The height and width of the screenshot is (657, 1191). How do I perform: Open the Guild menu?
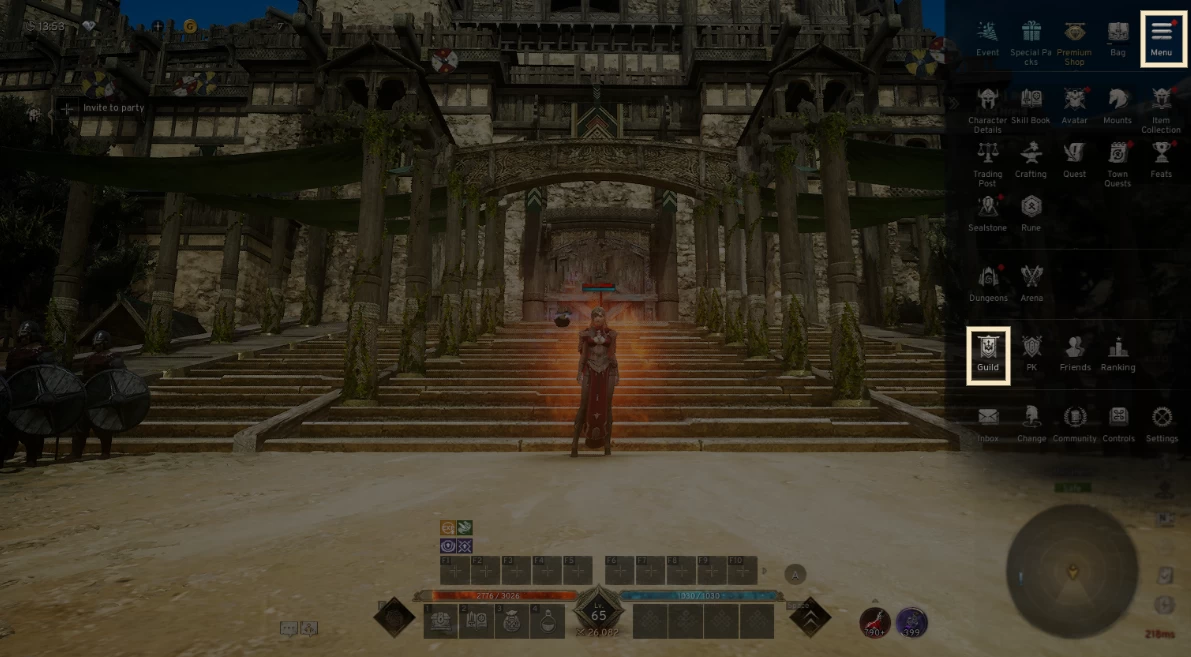pyautogui.click(x=988, y=353)
